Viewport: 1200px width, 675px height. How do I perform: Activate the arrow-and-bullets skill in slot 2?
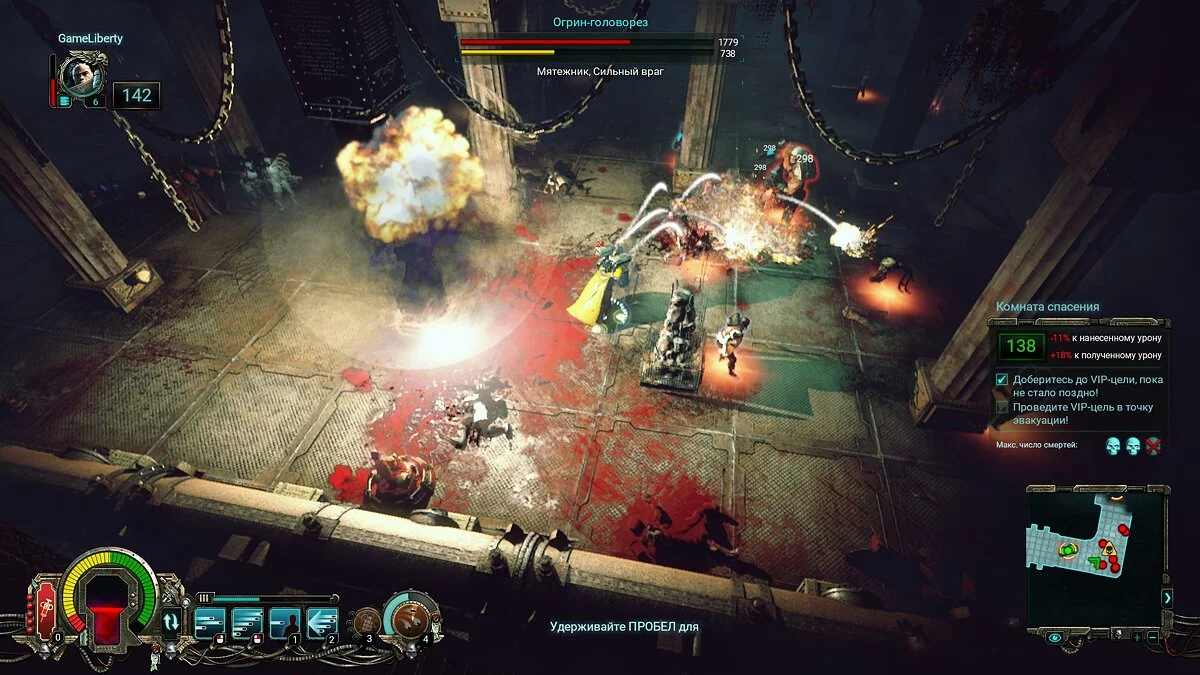pyautogui.click(x=322, y=622)
